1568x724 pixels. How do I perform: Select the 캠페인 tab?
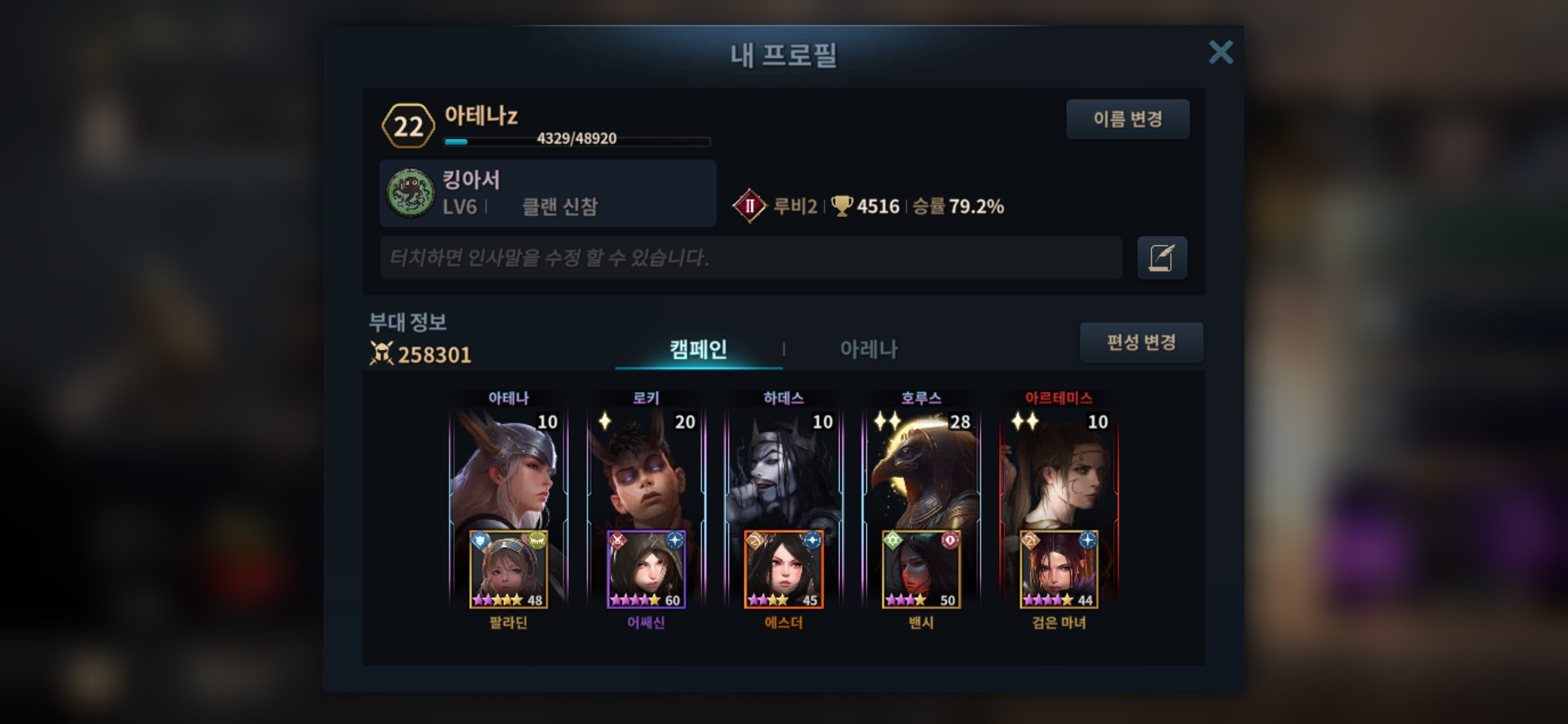(x=698, y=349)
